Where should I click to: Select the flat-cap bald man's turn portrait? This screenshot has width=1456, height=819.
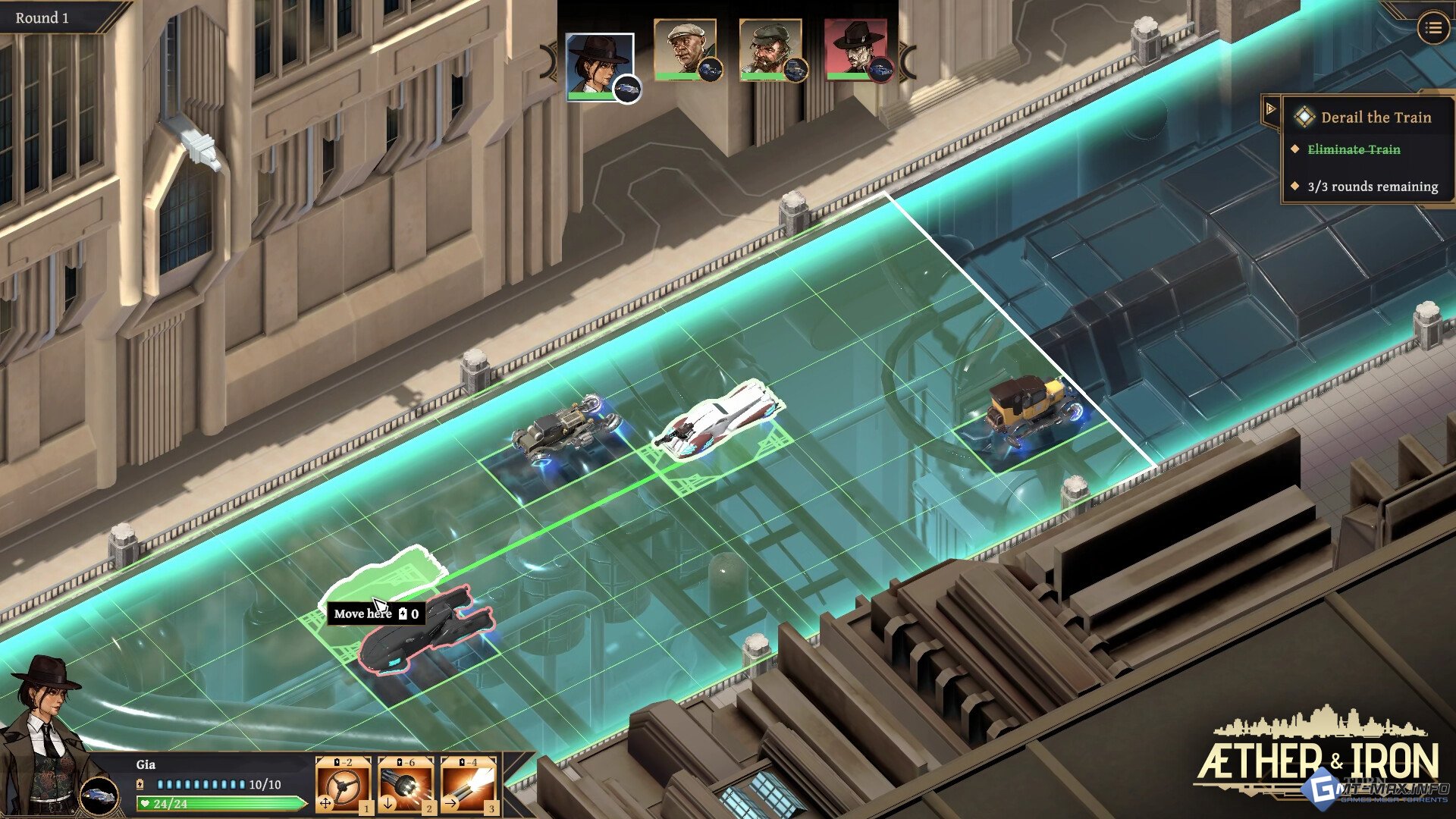click(685, 49)
